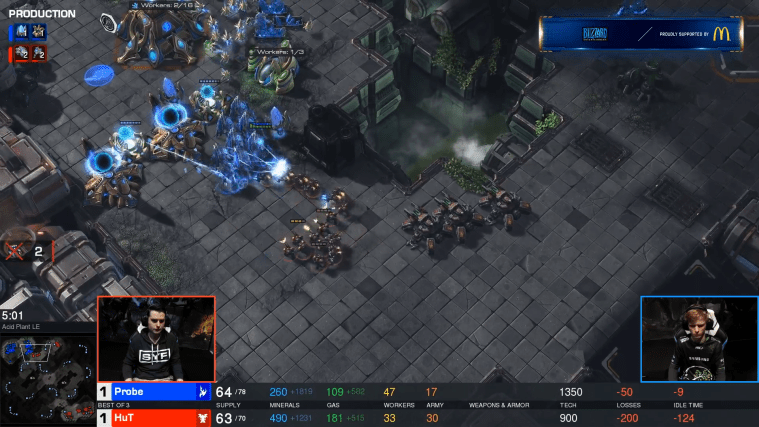Click the second red production queue icon
Image resolution: width=759 pixels, height=427 pixels.
coord(34,53)
